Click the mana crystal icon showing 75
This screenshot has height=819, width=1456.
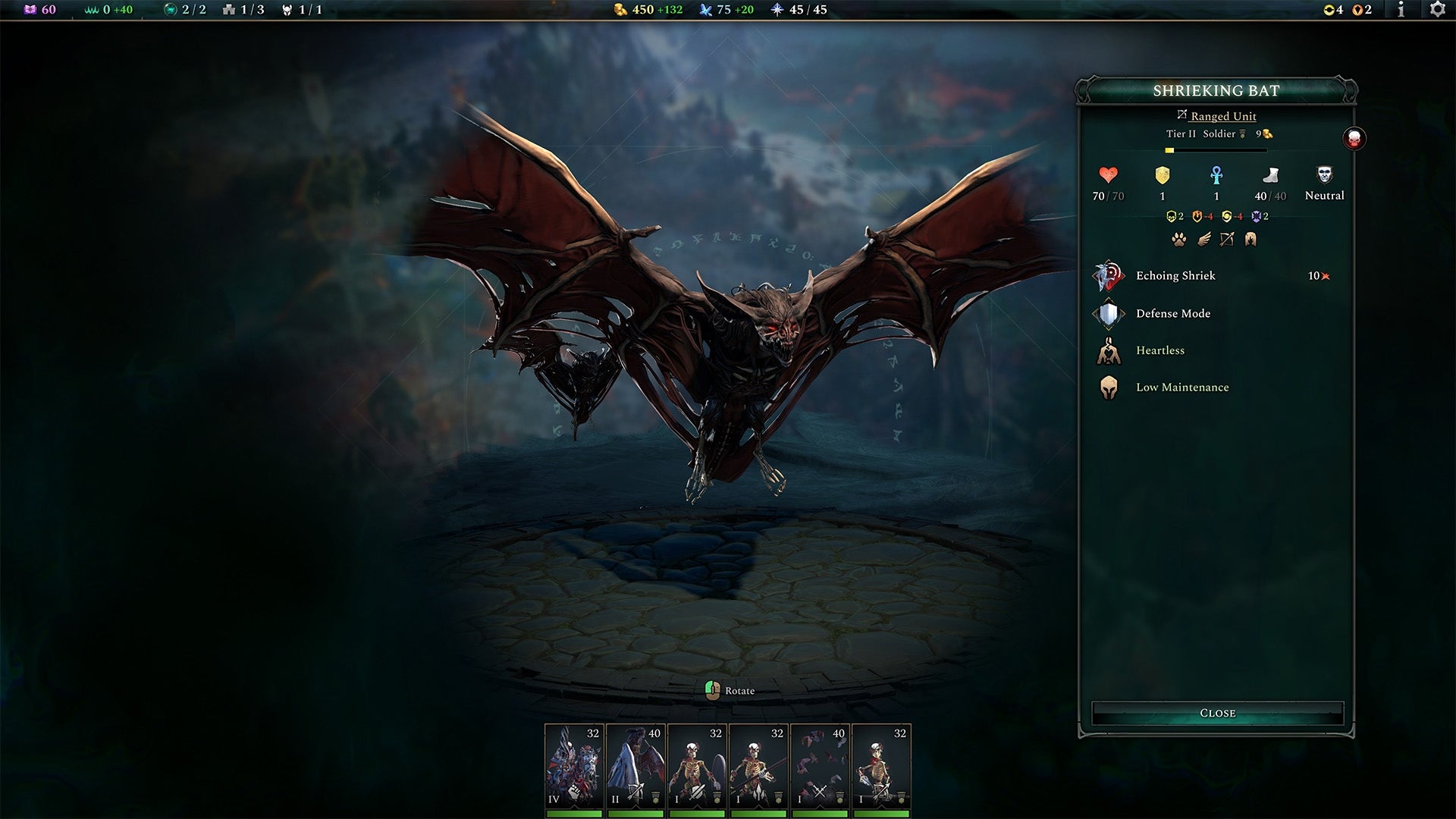pyautogui.click(x=707, y=11)
